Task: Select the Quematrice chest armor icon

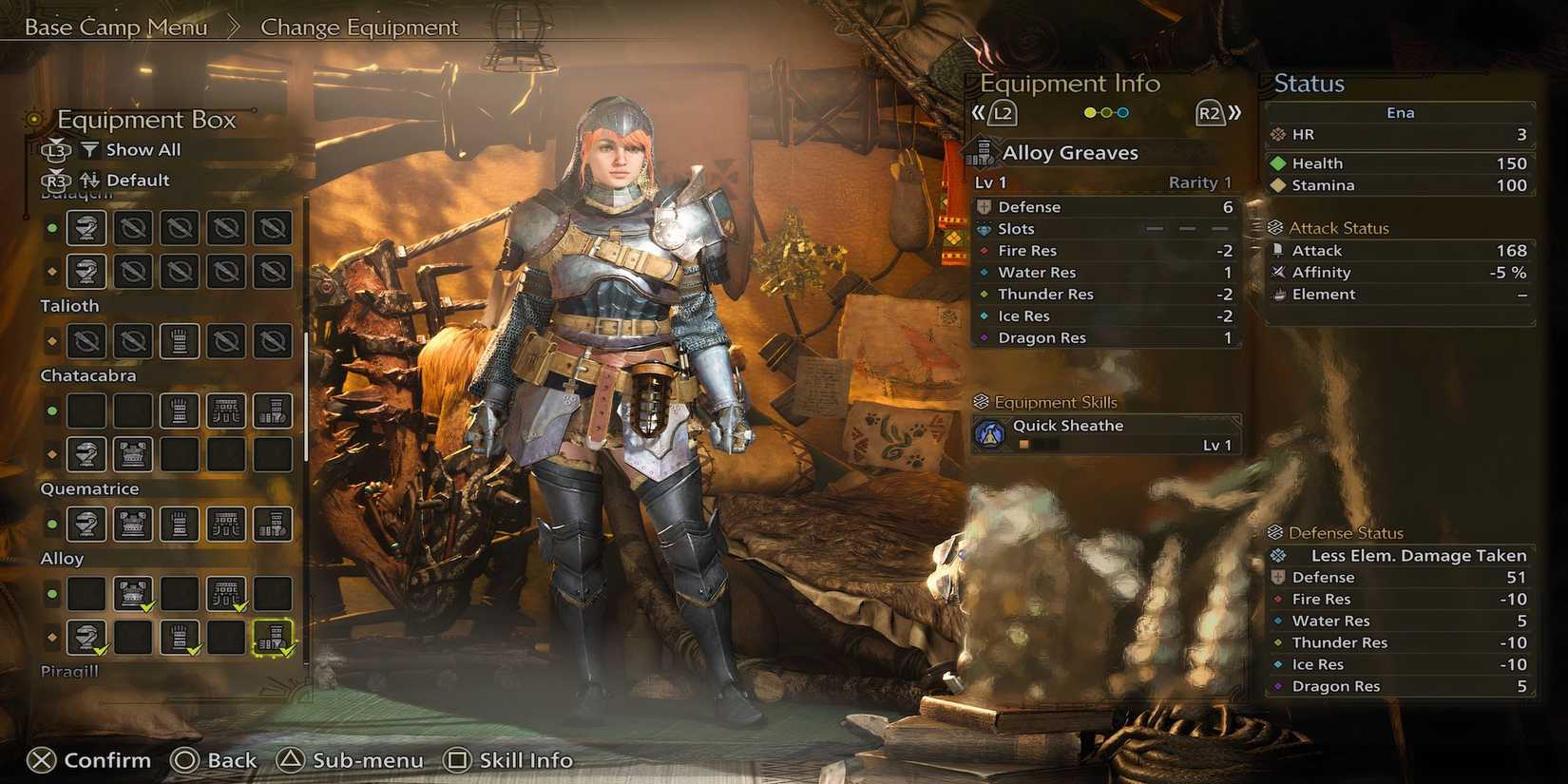Action: 132,524
